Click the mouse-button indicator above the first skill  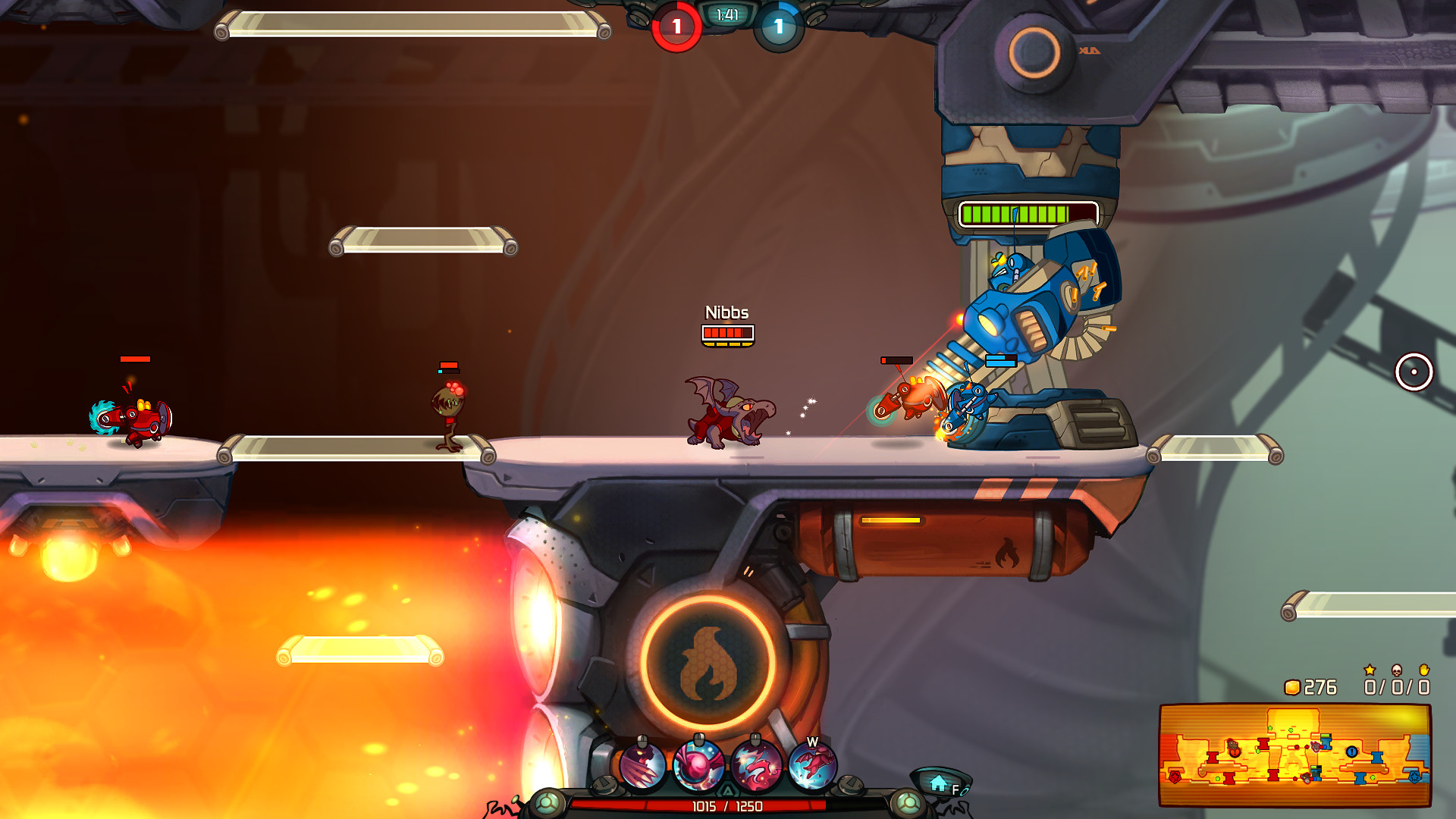click(642, 739)
